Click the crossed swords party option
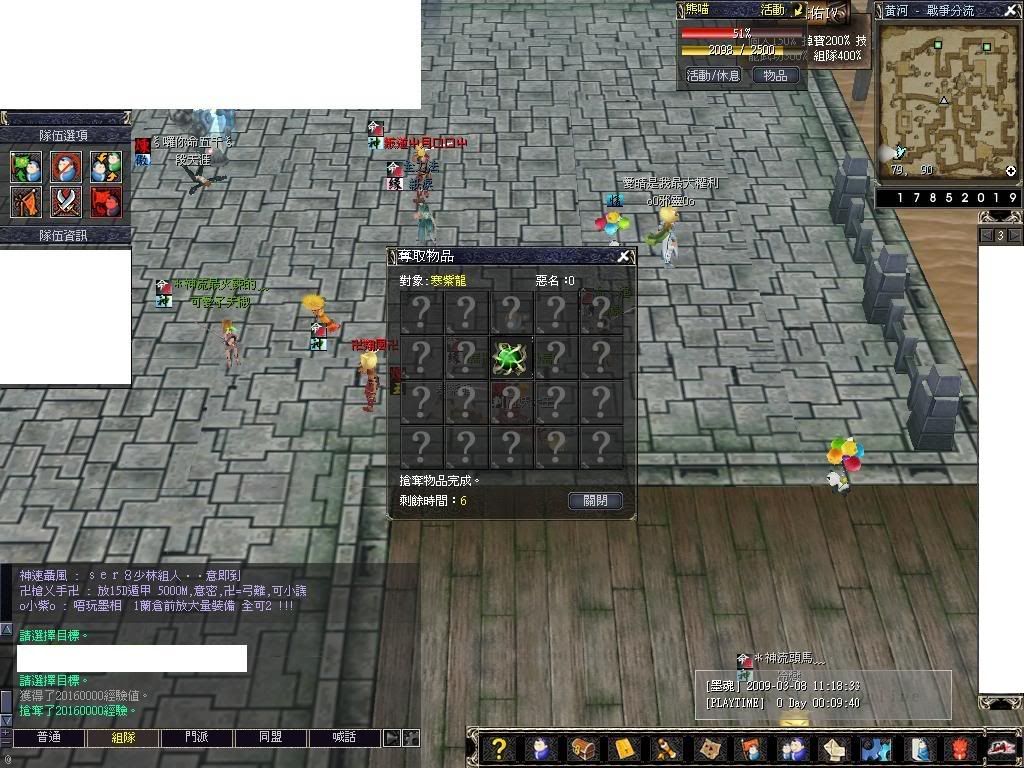 (x=66, y=202)
